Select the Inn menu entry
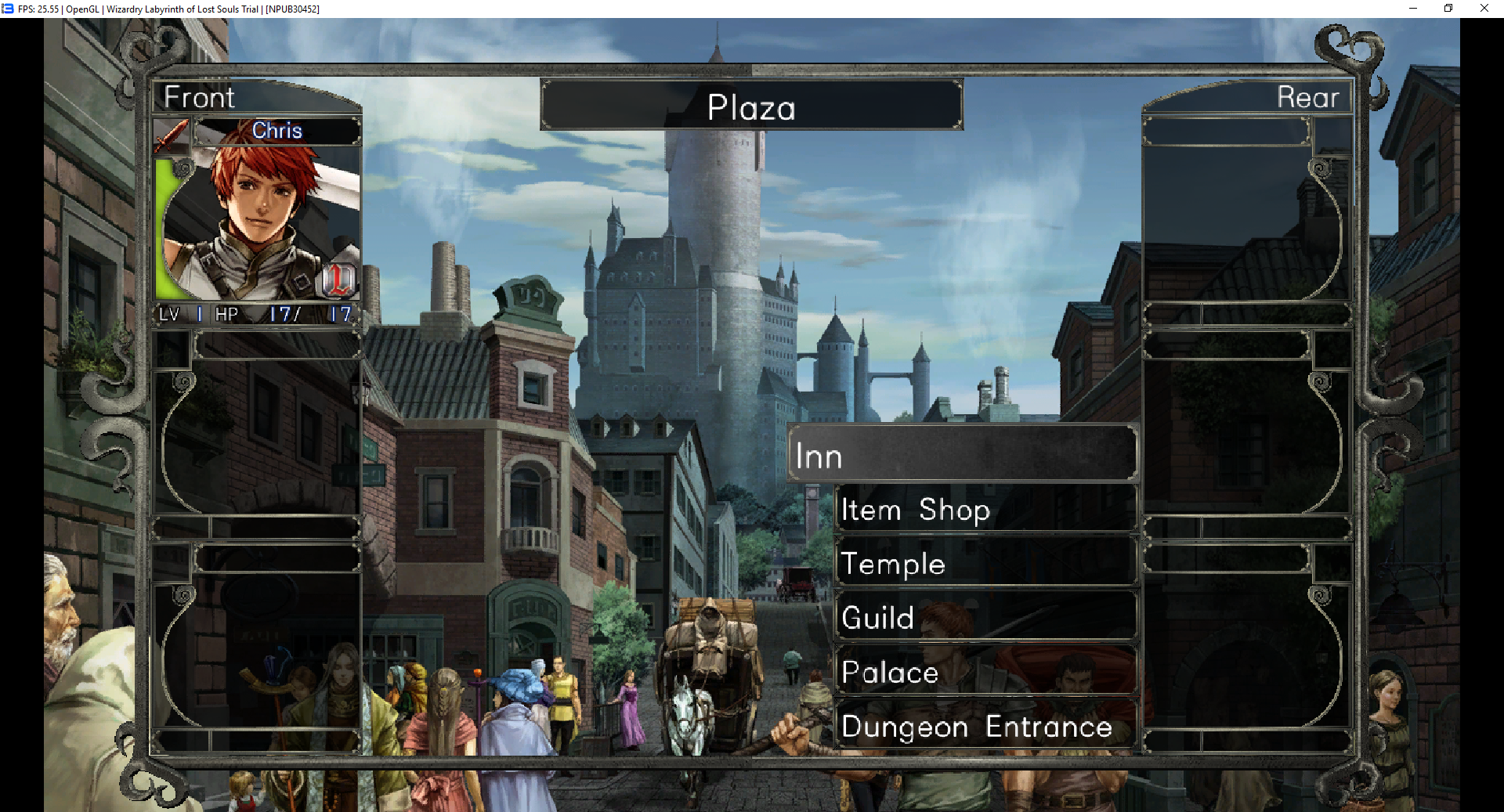The image size is (1504, 812). (962, 455)
